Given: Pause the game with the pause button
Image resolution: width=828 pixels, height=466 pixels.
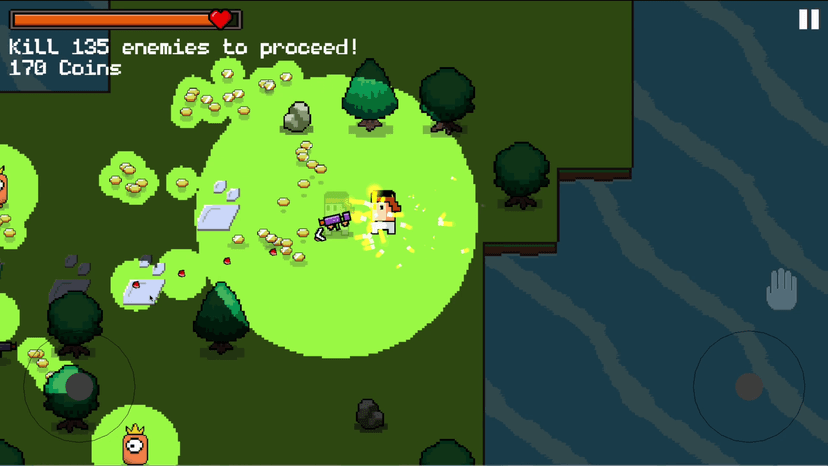Looking at the screenshot, I should [x=808, y=19].
